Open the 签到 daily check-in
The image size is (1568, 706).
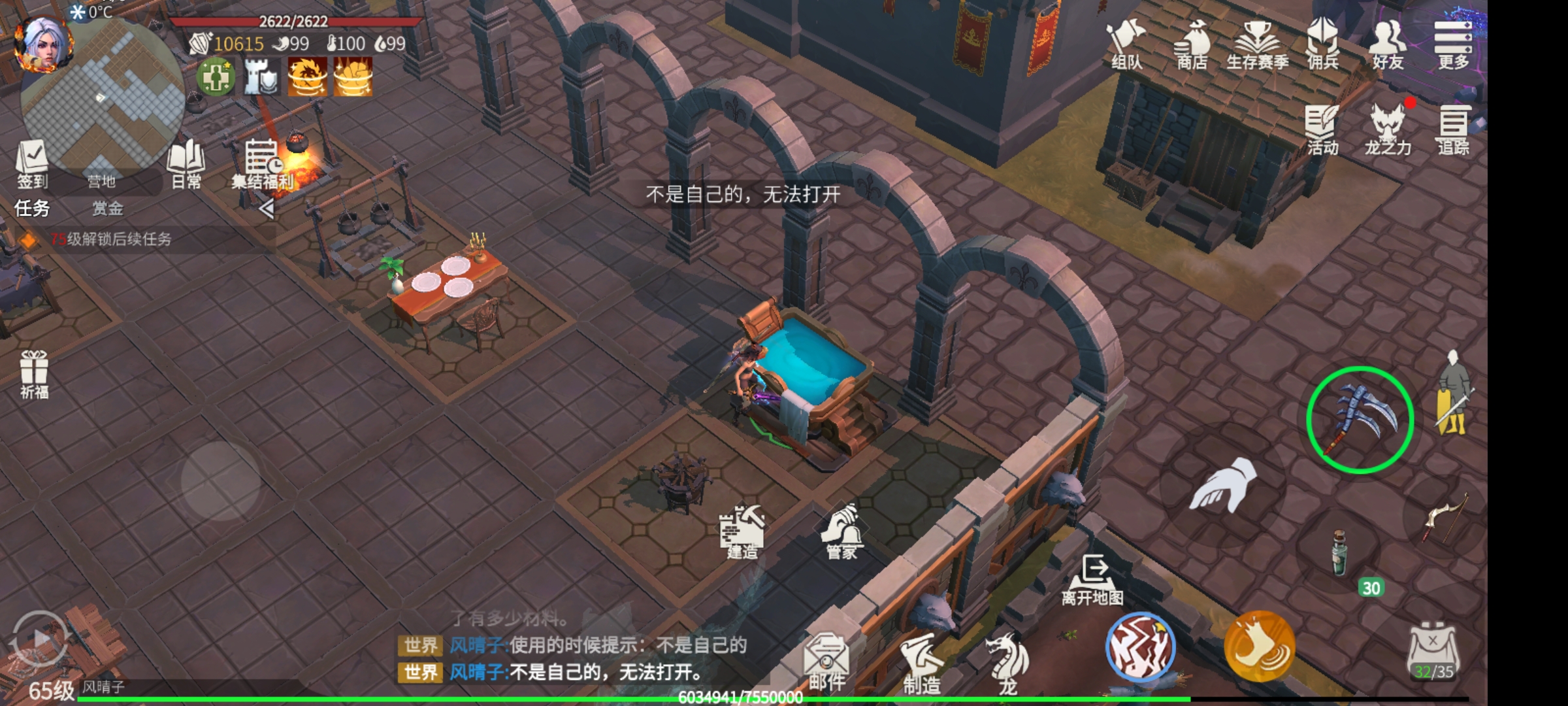point(32,163)
